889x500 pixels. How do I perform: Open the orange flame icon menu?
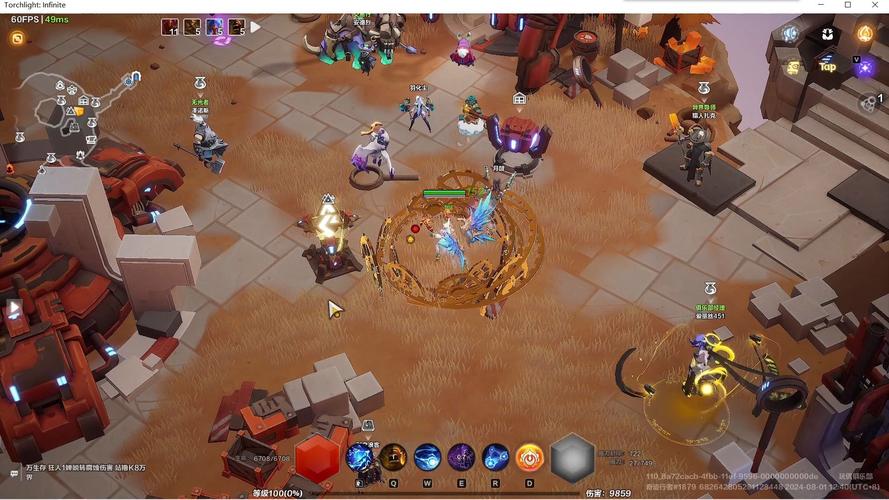(x=864, y=35)
